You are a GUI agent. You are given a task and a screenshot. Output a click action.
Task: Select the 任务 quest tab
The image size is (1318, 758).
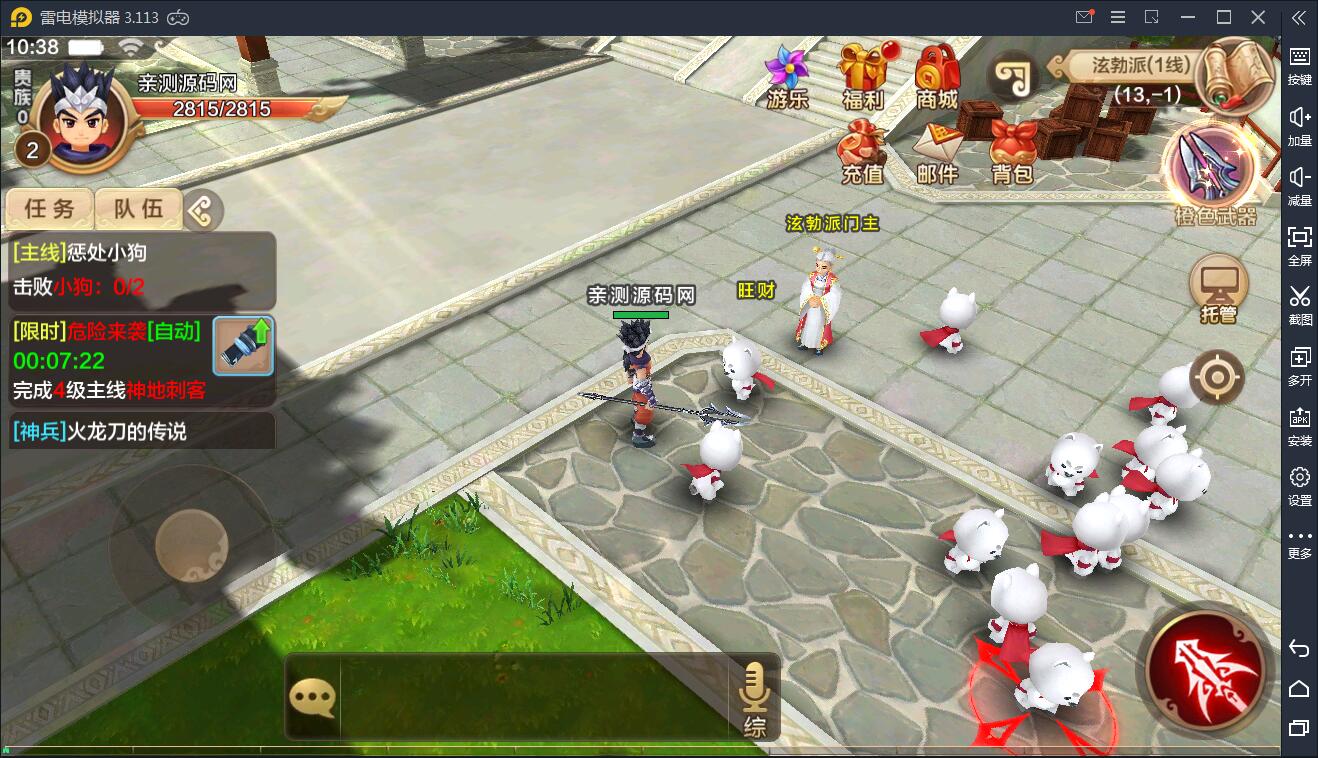[x=50, y=210]
